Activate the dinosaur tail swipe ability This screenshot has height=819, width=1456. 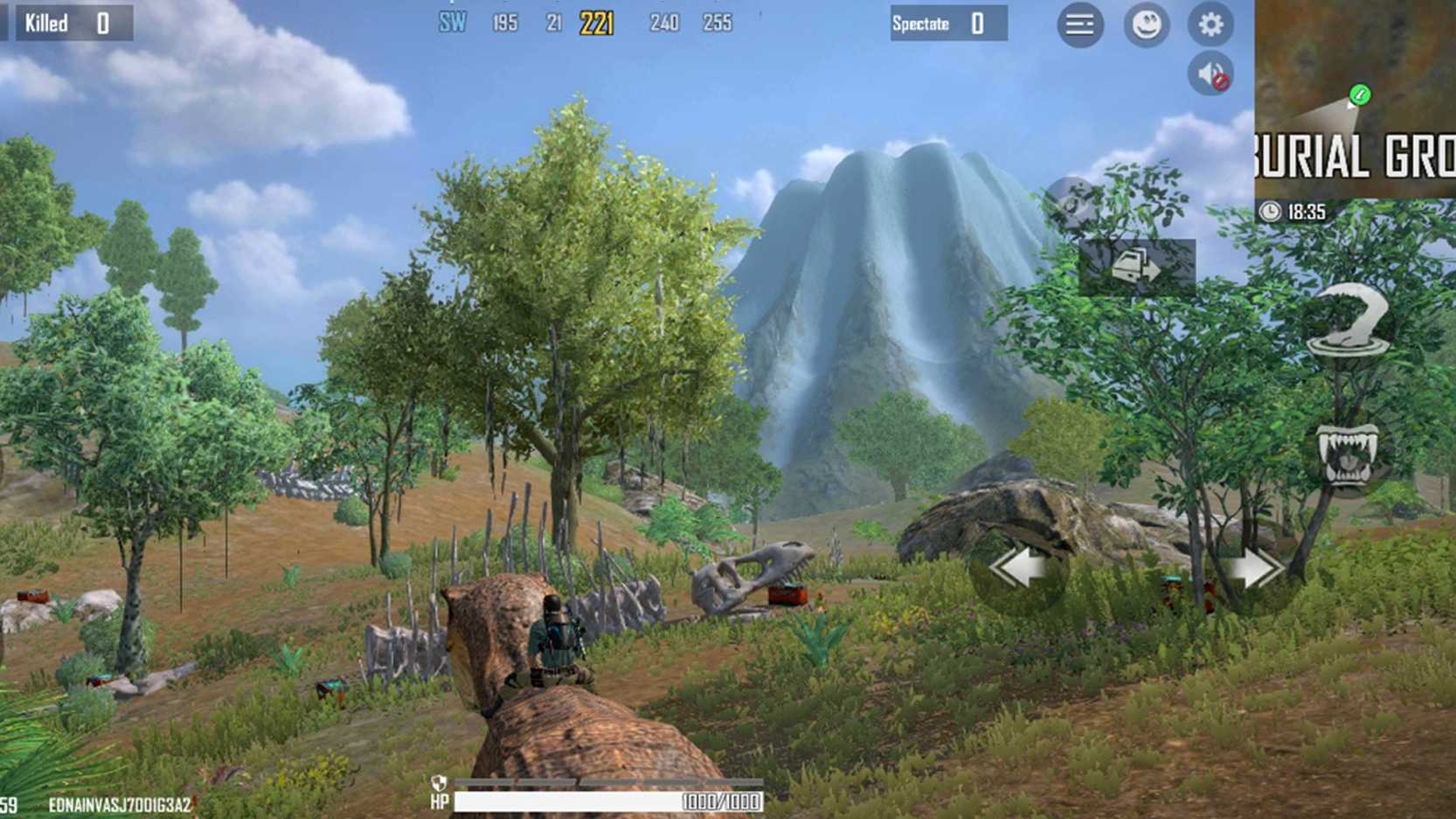click(x=1348, y=321)
